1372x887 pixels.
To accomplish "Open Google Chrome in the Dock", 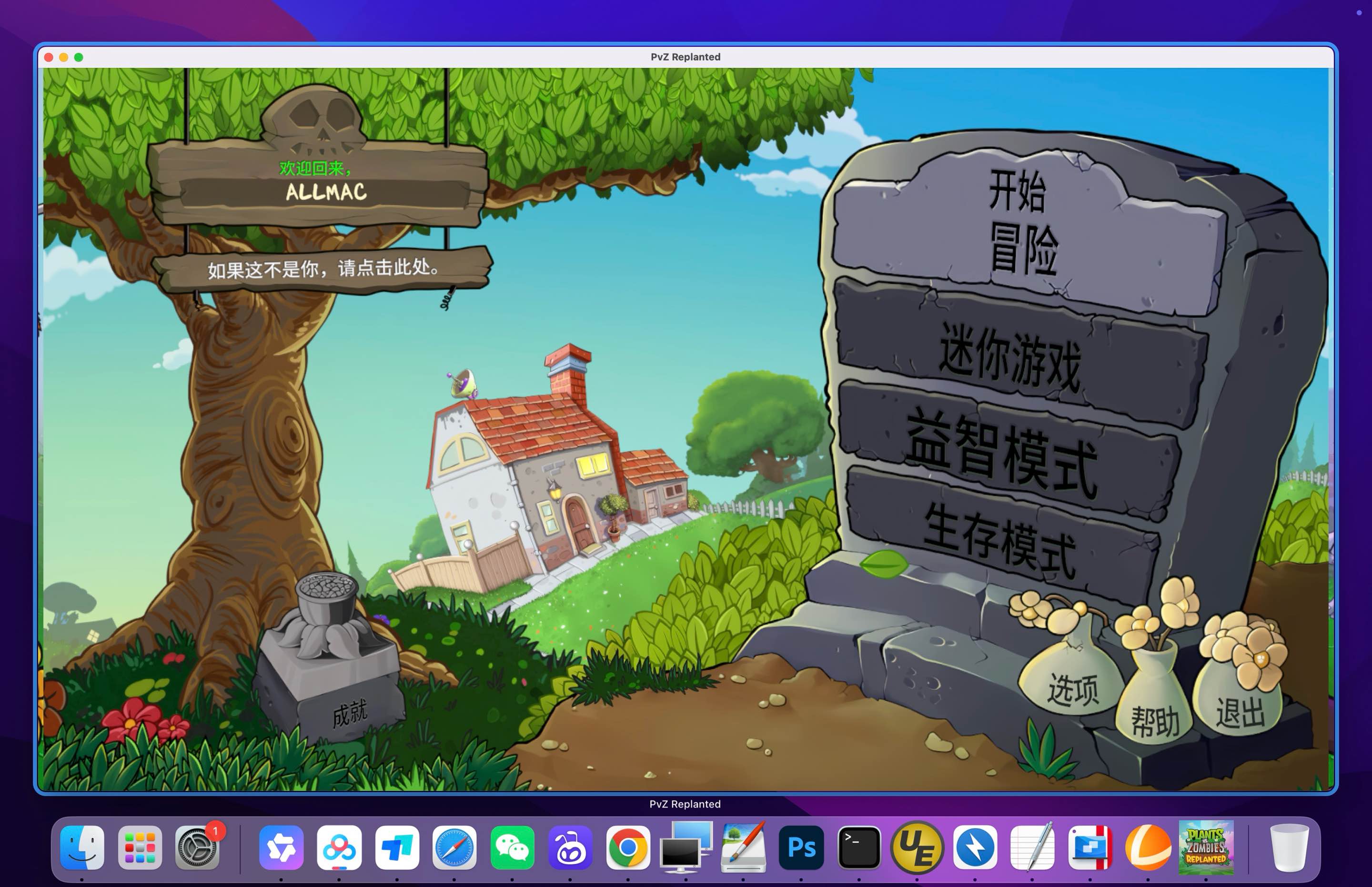I will [628, 847].
